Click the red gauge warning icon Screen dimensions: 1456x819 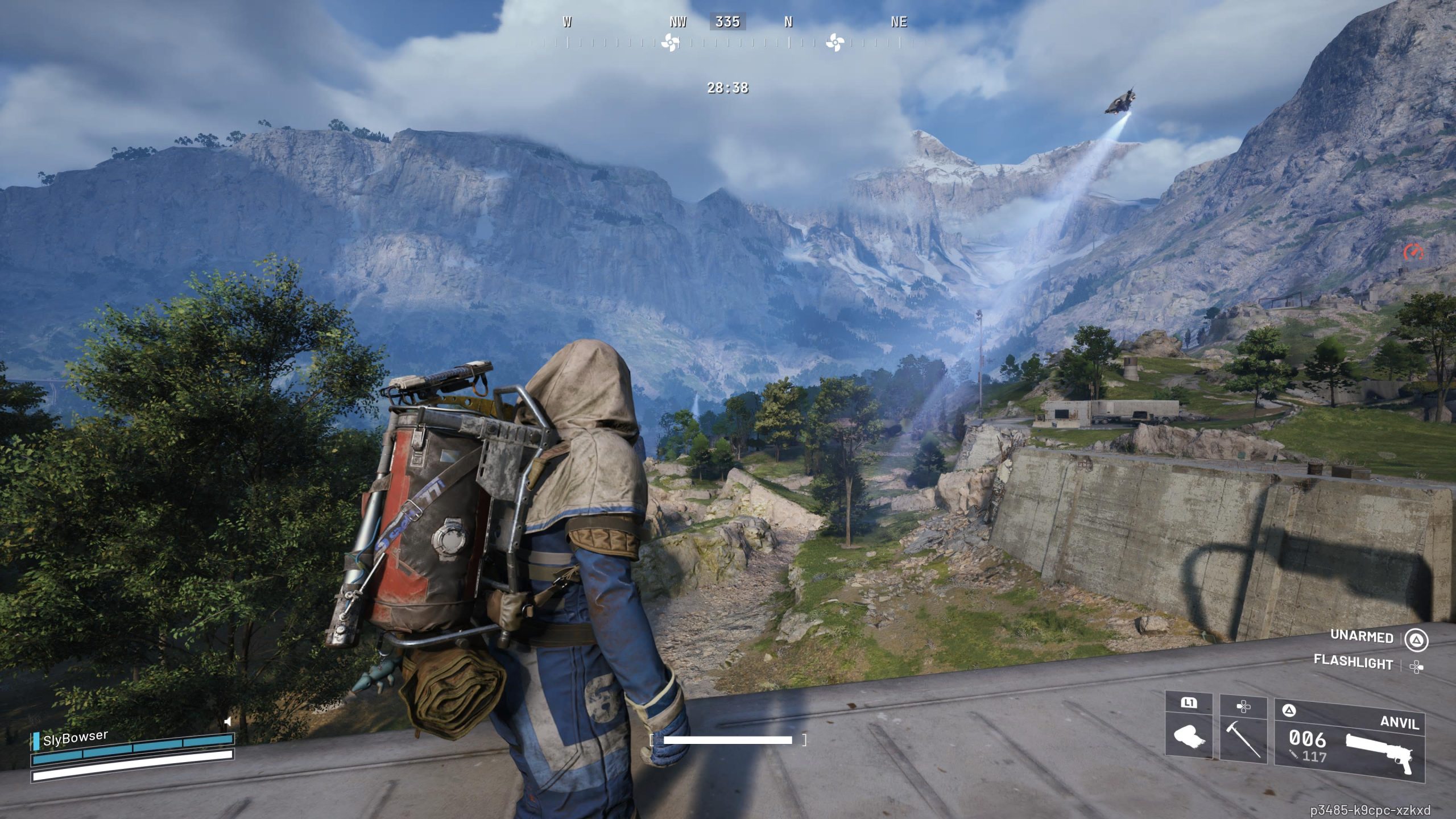tap(1412, 251)
